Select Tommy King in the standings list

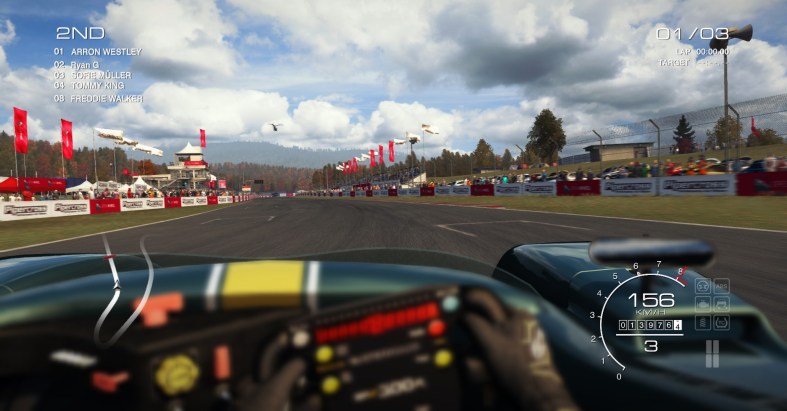click(93, 86)
